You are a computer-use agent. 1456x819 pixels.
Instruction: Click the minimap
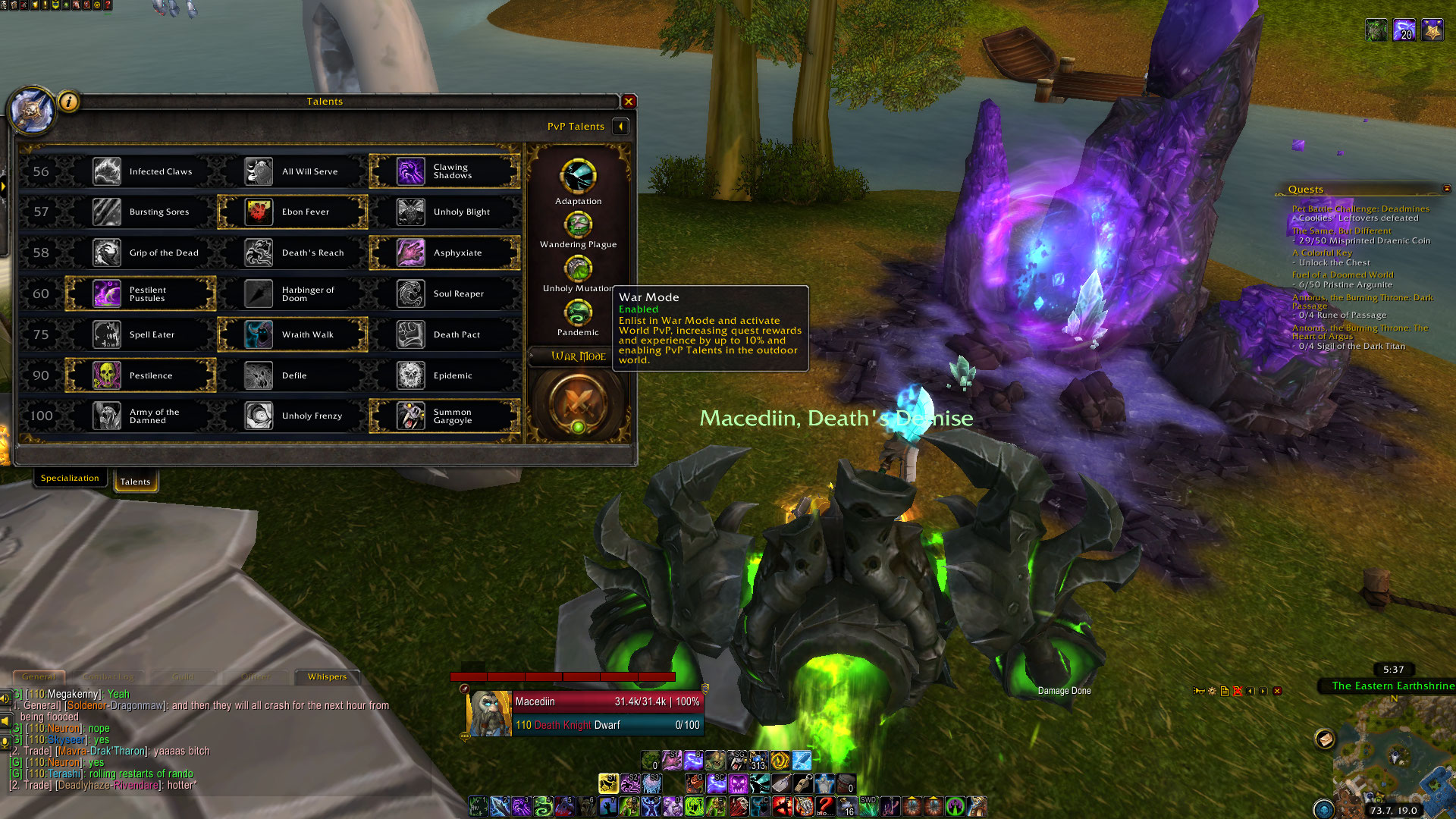pyautogui.click(x=1394, y=755)
